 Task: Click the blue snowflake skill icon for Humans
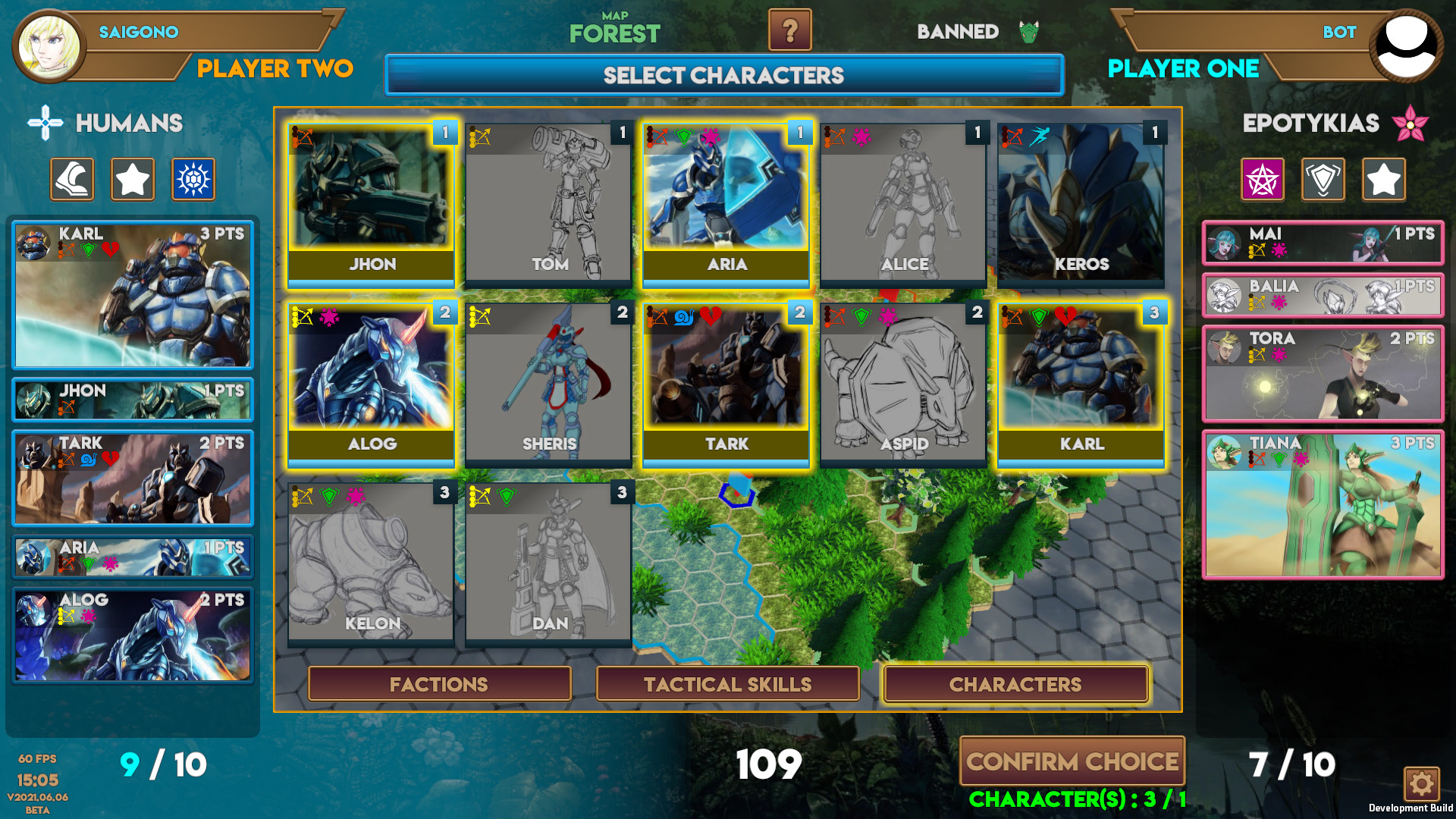pos(193,179)
